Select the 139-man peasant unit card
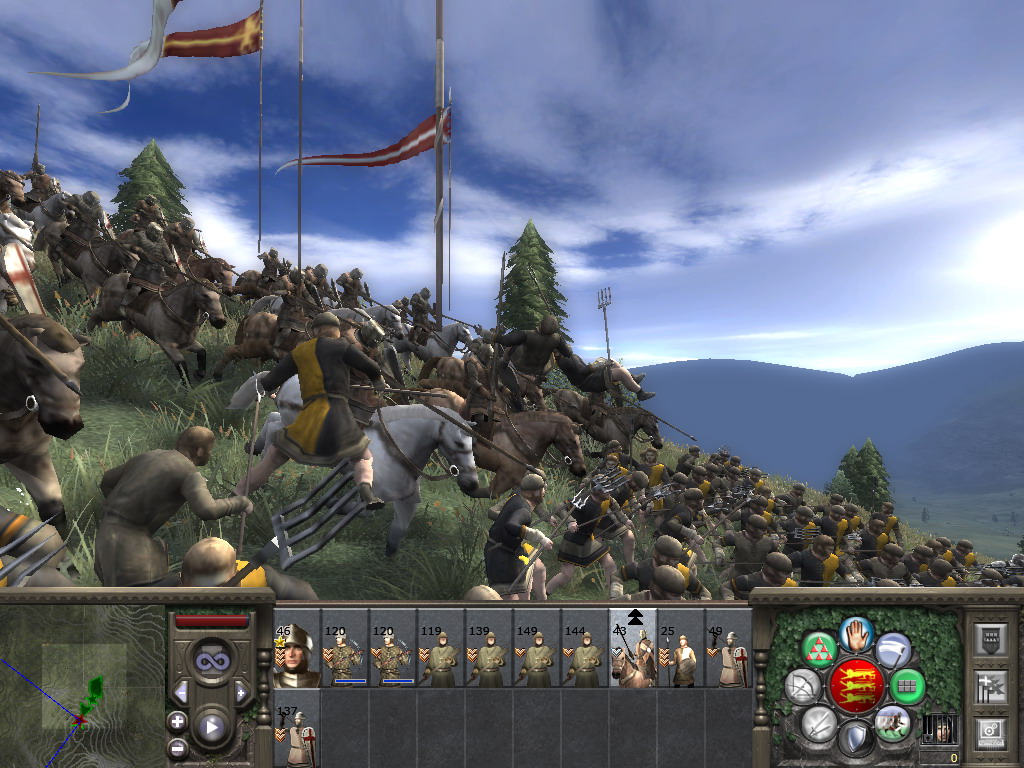Image resolution: width=1024 pixels, height=768 pixels. (x=489, y=648)
